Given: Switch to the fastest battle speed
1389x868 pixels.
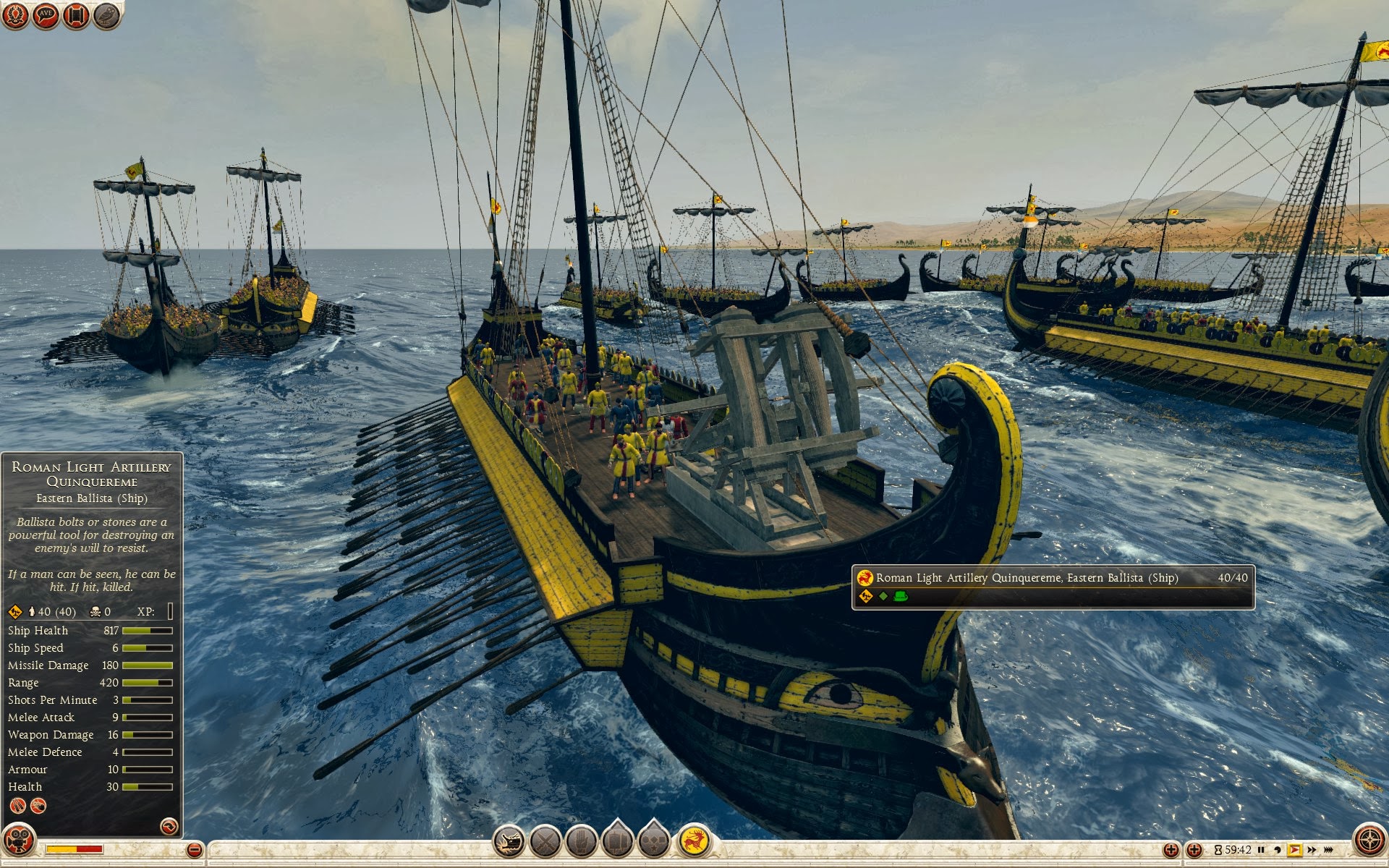Looking at the screenshot, I should click(x=1328, y=850).
